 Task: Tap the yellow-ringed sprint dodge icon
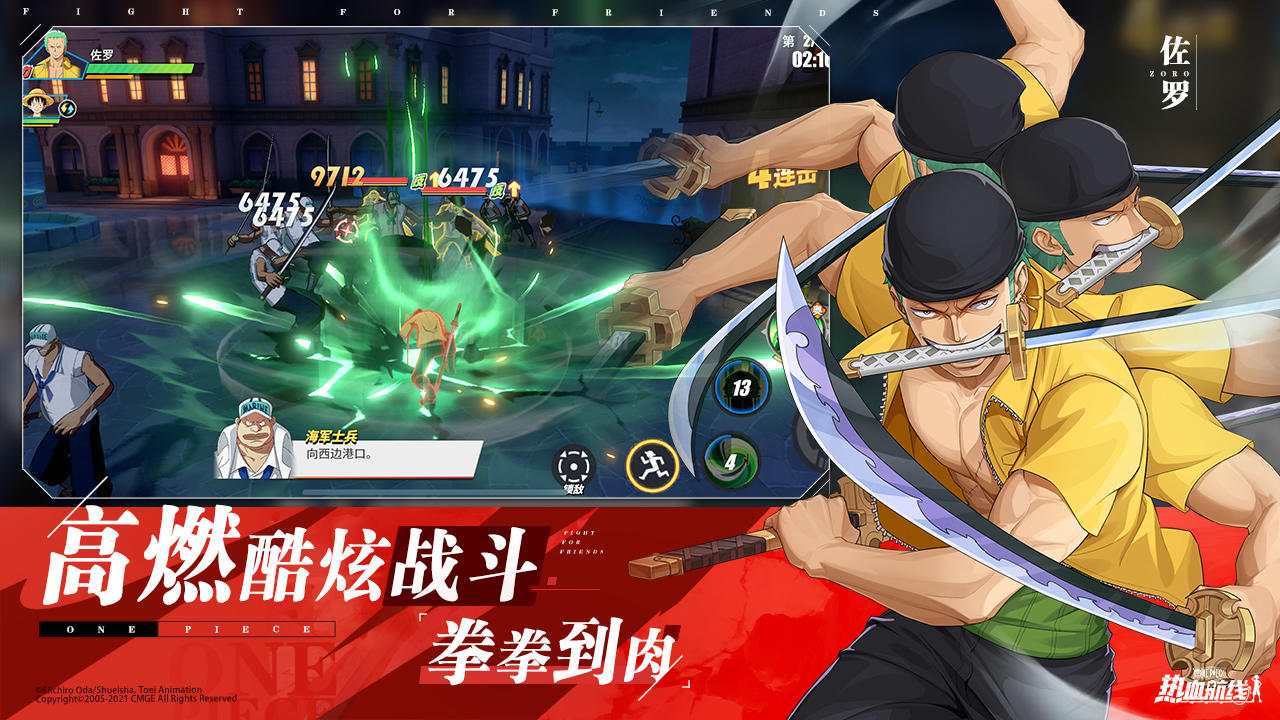tap(651, 465)
